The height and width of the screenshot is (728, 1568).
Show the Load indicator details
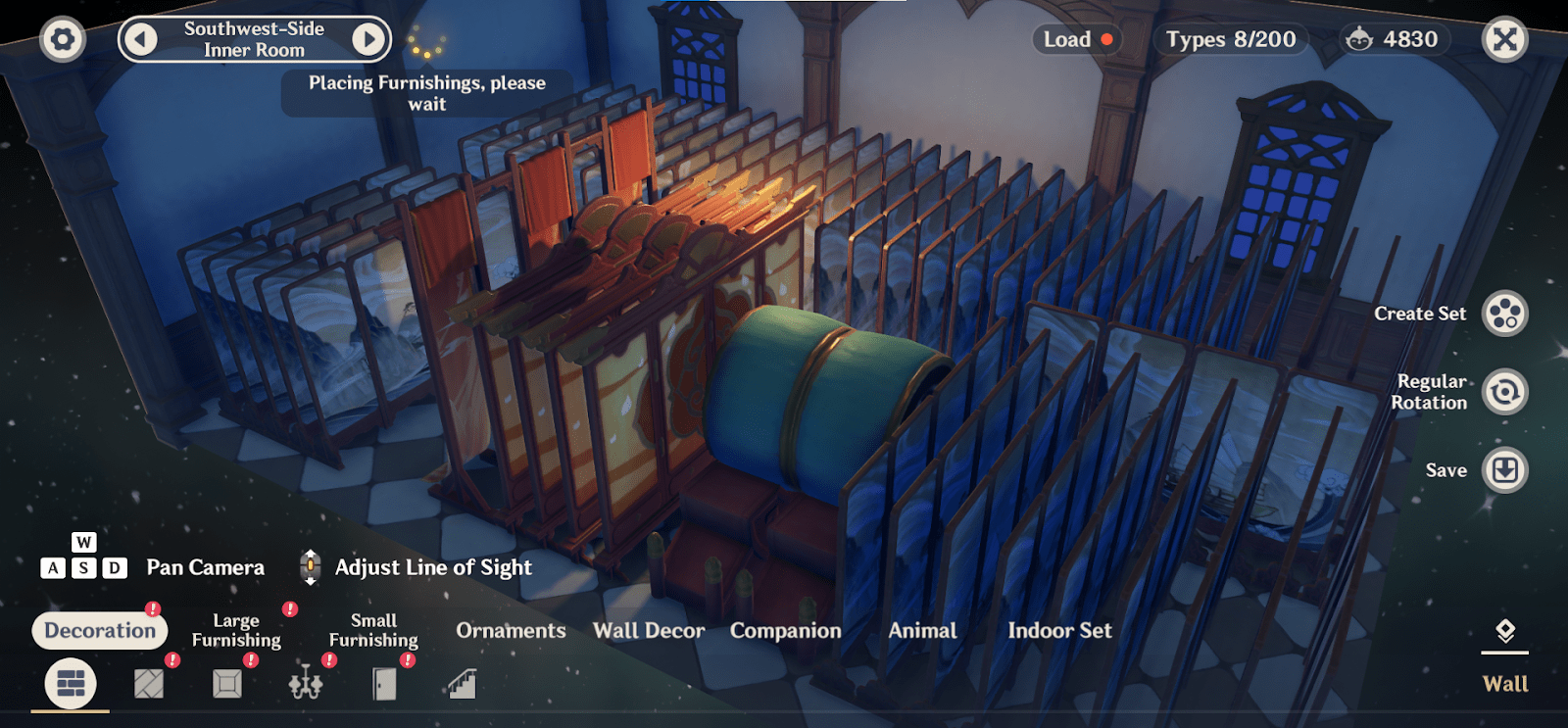(1077, 39)
